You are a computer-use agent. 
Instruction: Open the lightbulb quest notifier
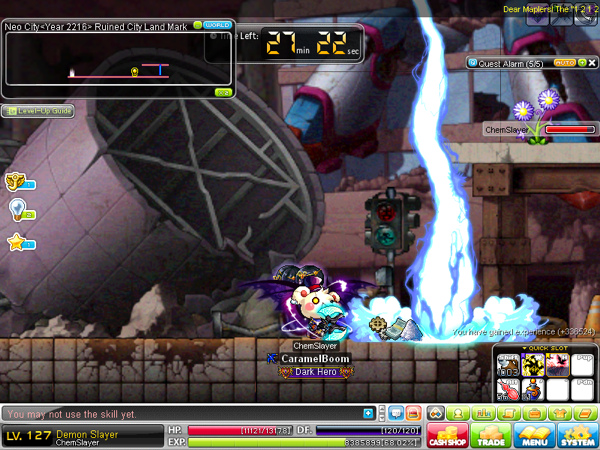click(x=16, y=209)
